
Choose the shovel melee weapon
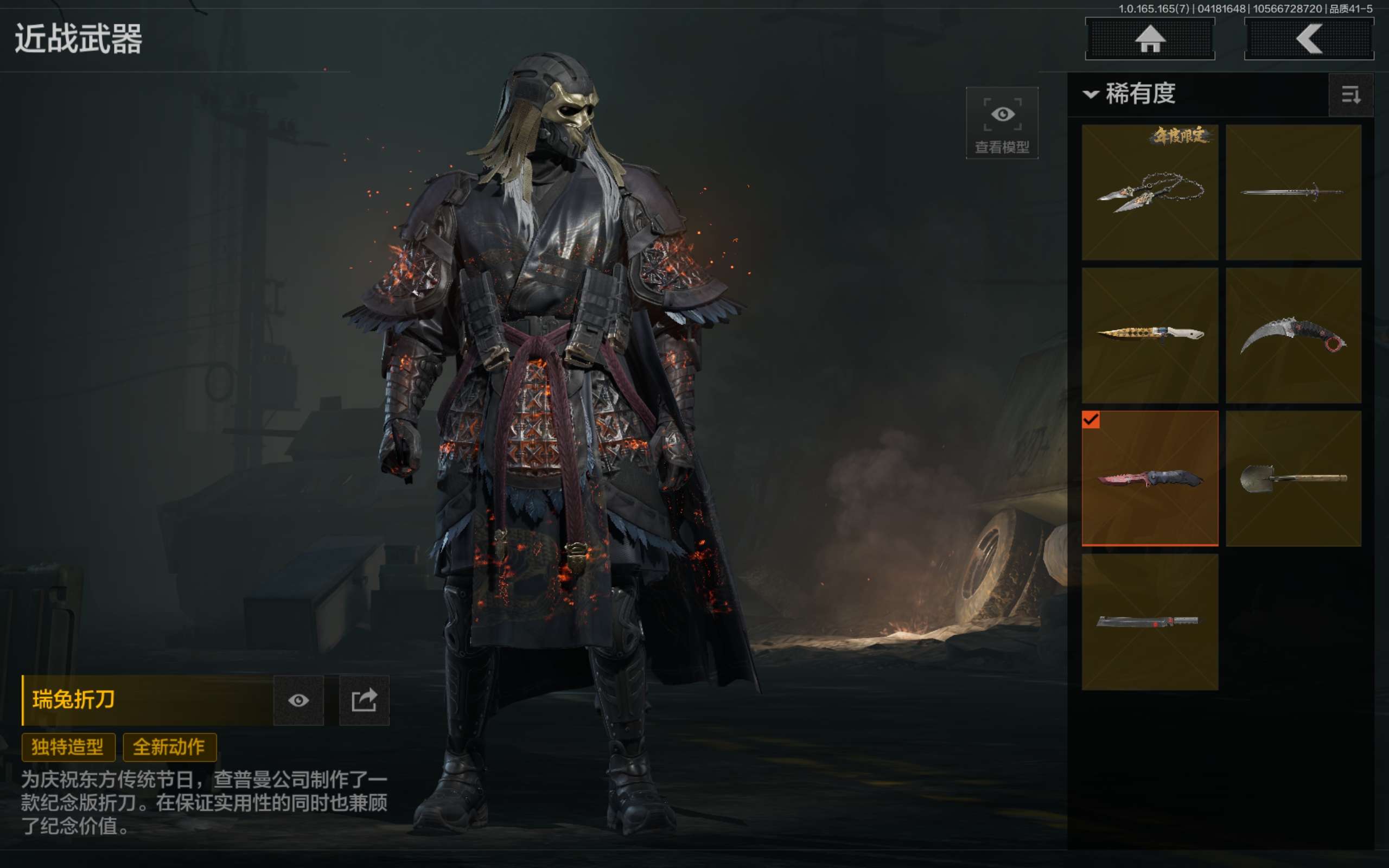pos(1293,477)
